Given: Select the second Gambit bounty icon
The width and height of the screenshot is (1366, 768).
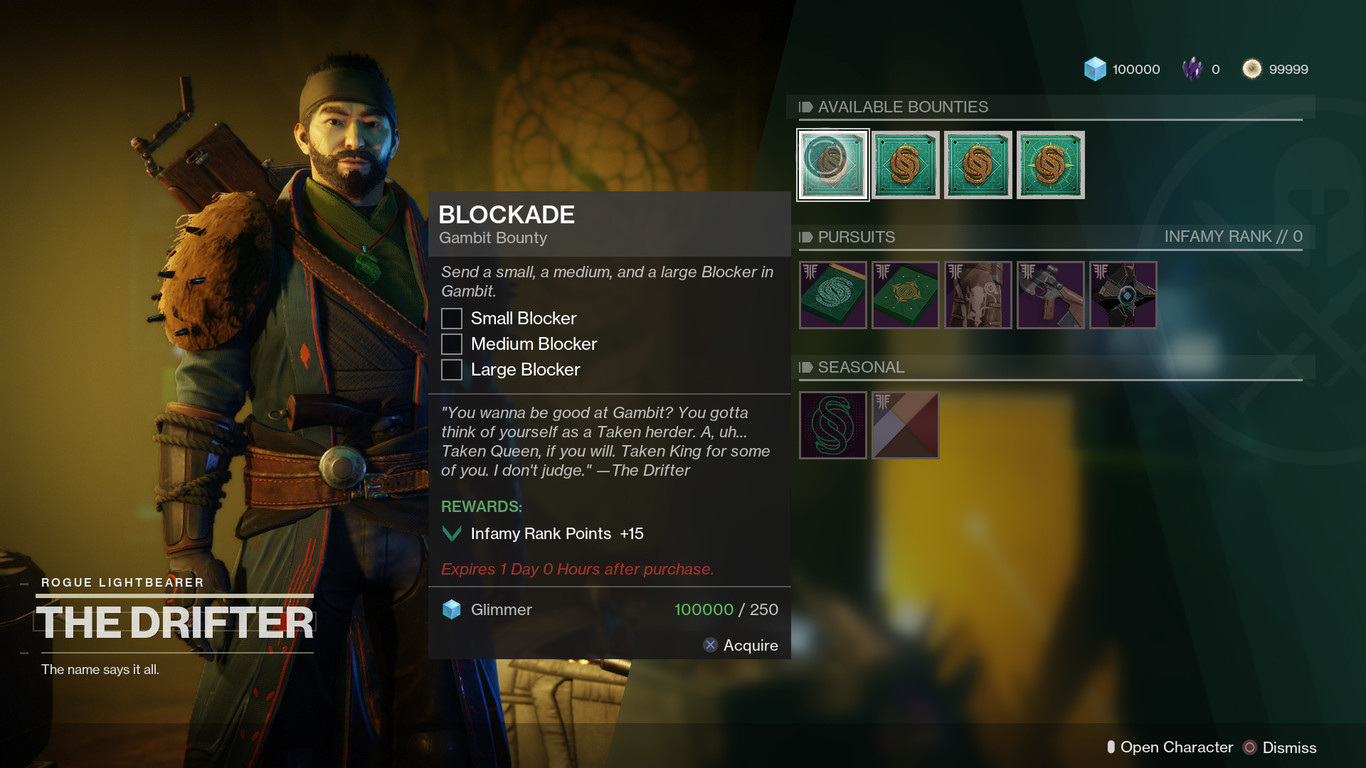Looking at the screenshot, I should point(905,164).
